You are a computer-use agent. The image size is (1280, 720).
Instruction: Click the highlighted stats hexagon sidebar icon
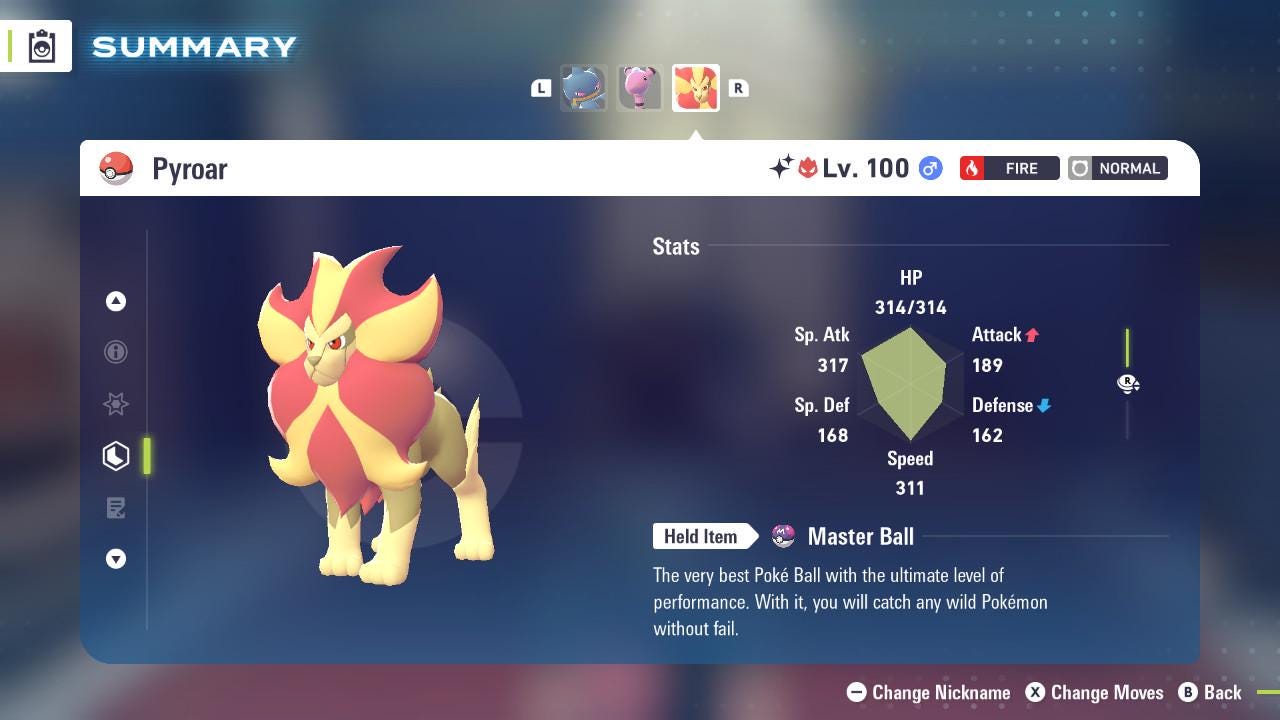[116, 456]
